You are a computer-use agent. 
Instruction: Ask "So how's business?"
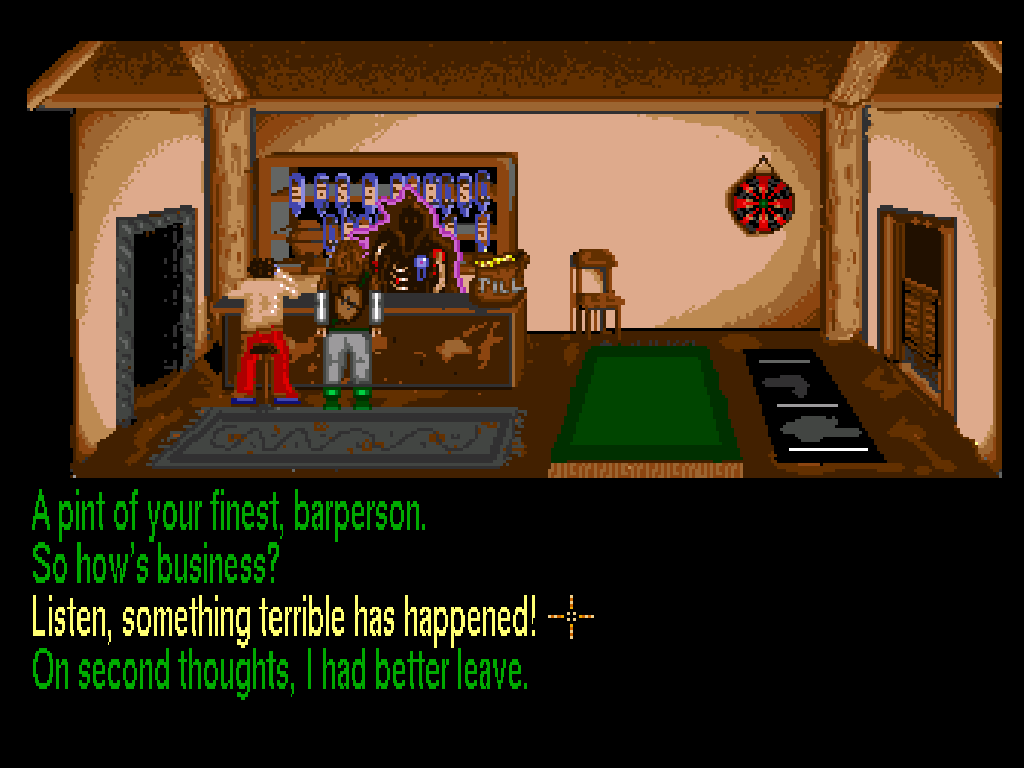click(x=154, y=566)
